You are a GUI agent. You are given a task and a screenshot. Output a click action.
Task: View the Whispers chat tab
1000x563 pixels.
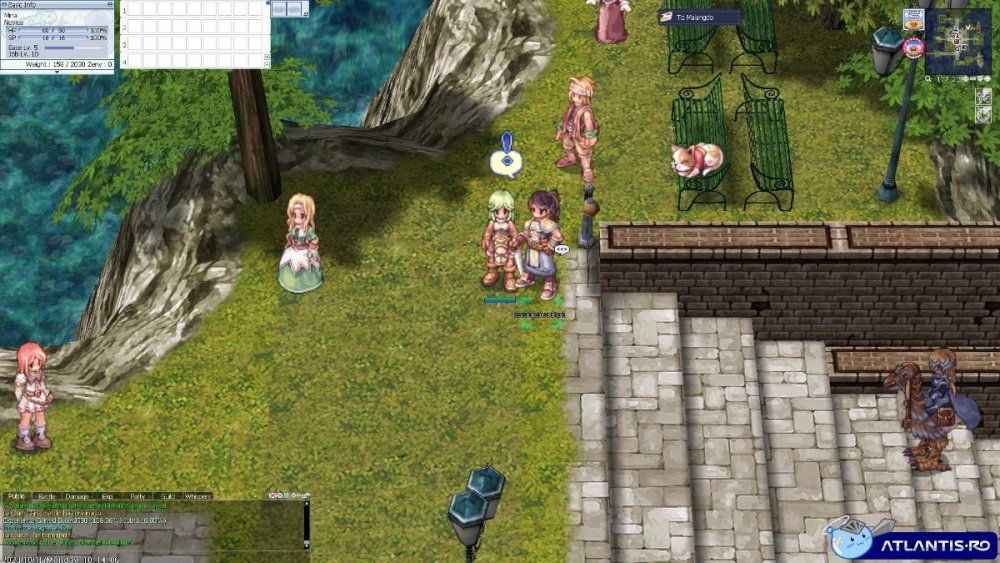coord(198,496)
